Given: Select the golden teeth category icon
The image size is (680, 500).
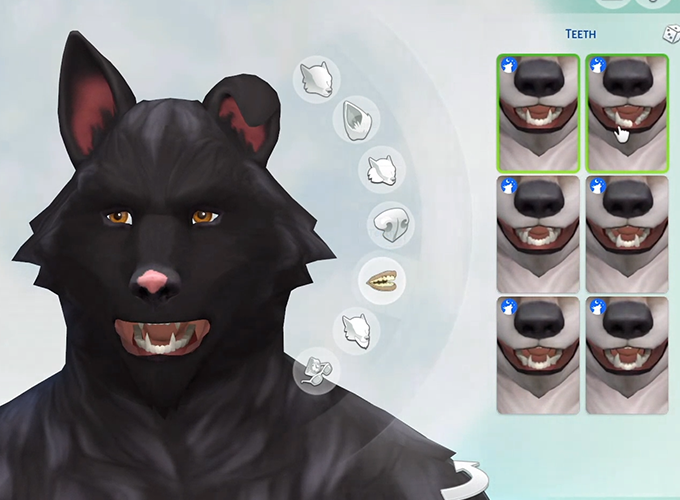Looking at the screenshot, I should coord(382,278).
